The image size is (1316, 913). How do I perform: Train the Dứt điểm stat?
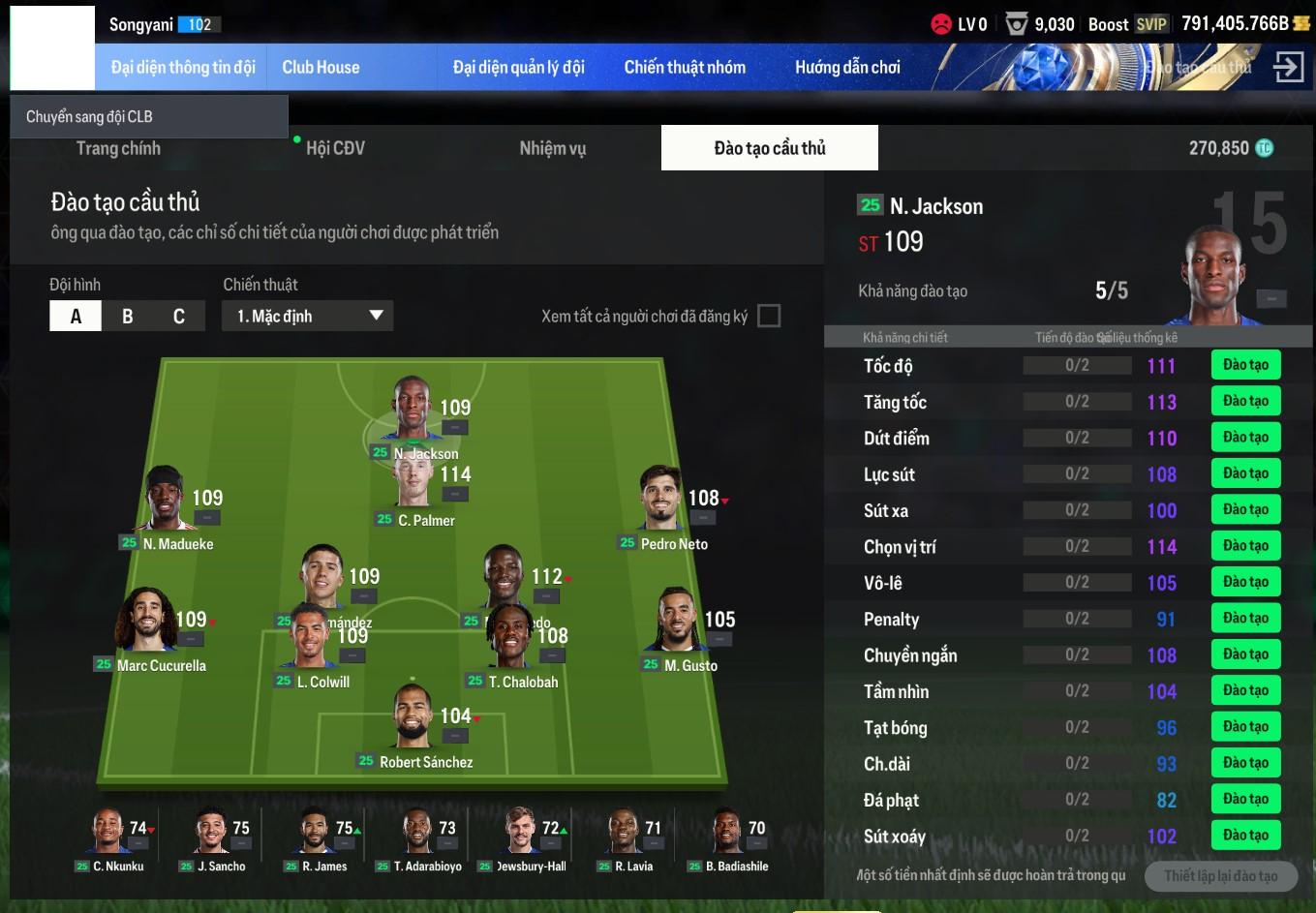(x=1245, y=438)
